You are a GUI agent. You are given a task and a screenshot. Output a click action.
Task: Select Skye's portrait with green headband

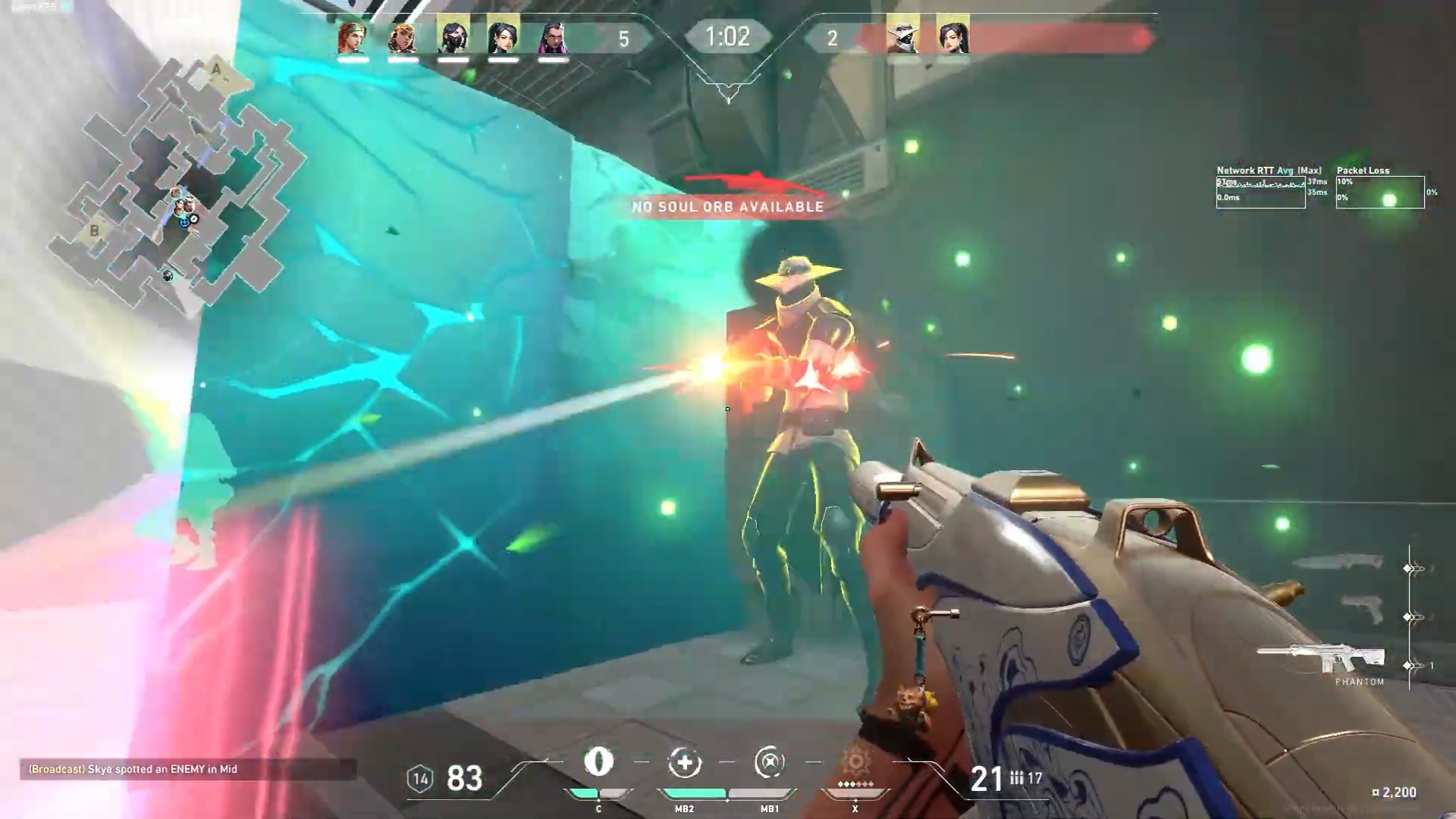point(353,36)
